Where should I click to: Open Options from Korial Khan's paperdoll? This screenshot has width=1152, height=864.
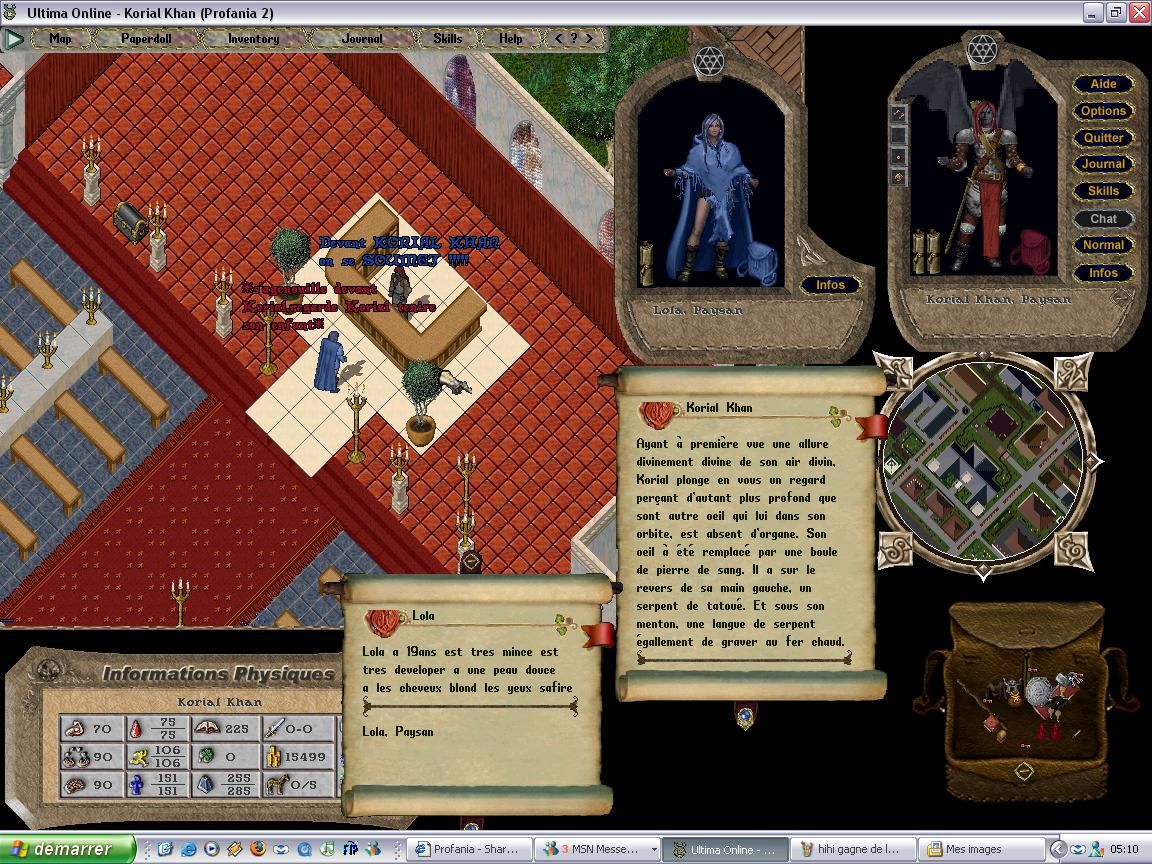(1103, 111)
